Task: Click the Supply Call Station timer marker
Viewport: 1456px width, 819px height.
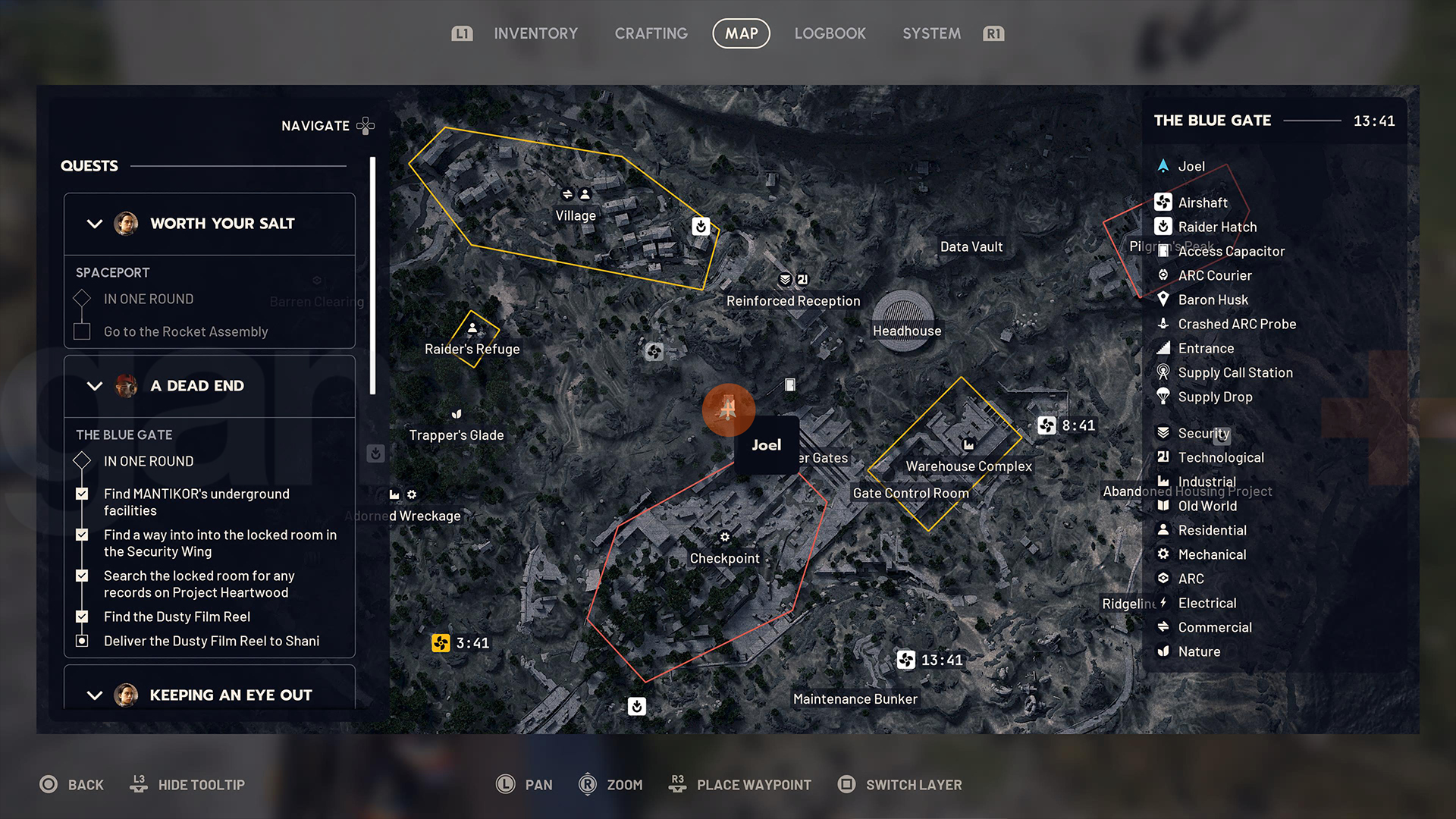Action: point(1163,372)
